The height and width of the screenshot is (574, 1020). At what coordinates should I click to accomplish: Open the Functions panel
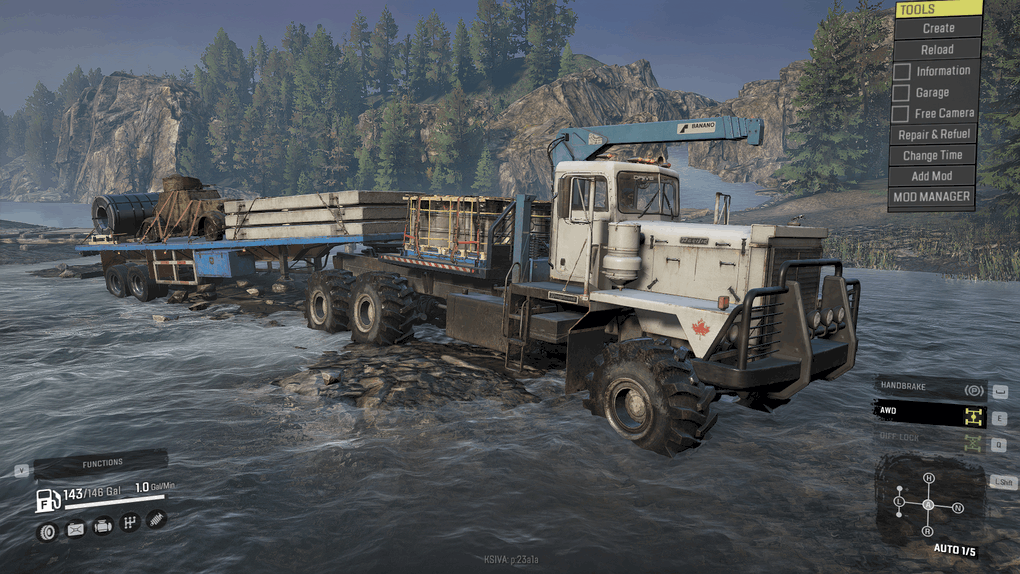coord(100,463)
